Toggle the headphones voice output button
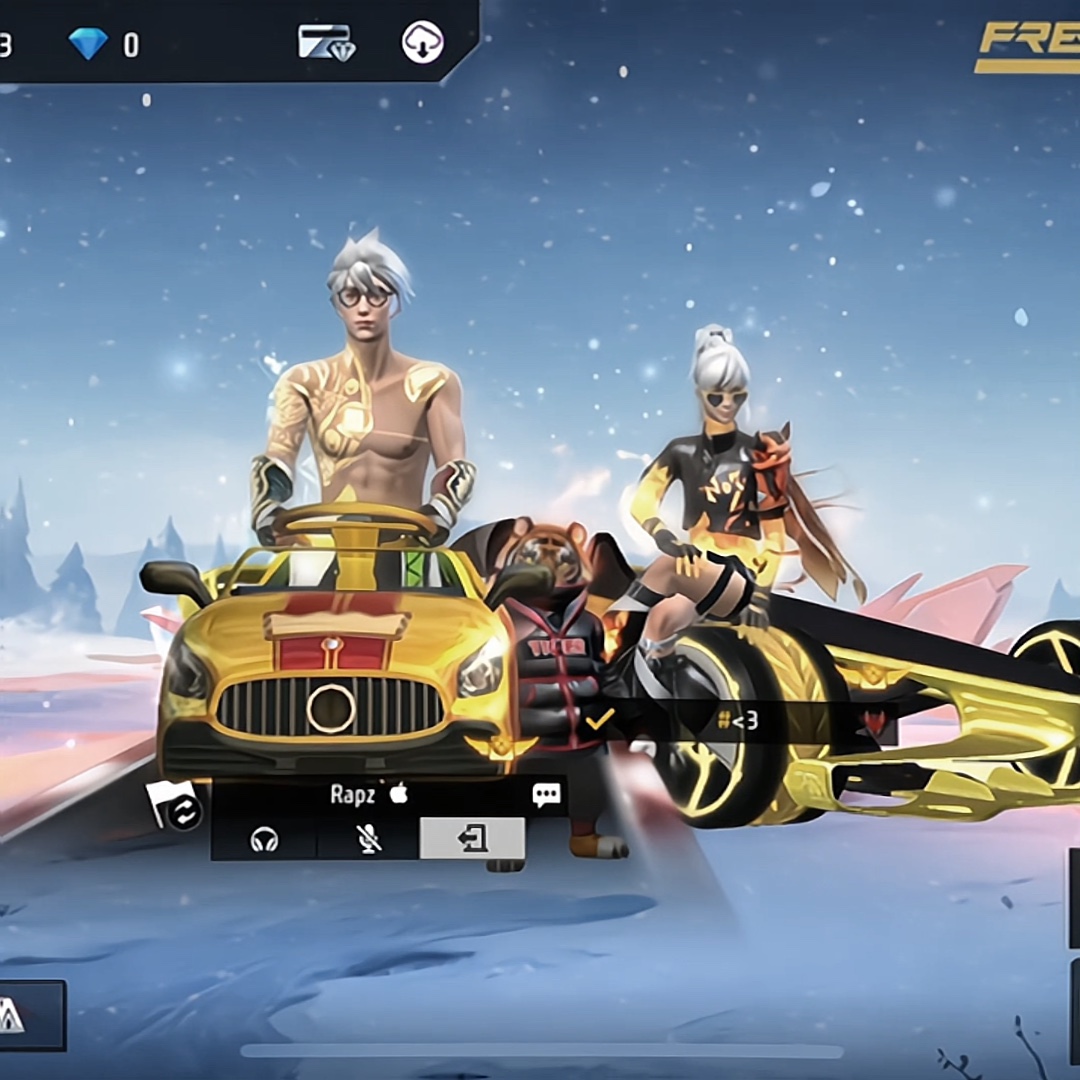Screen dimensions: 1080x1080 coord(264,839)
